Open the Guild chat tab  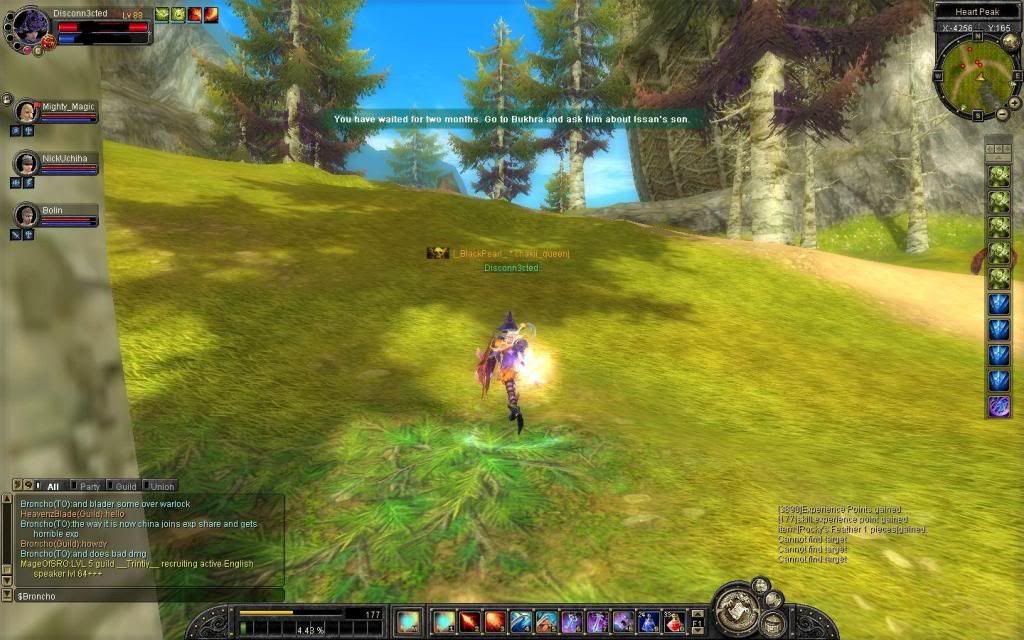pyautogui.click(x=125, y=486)
